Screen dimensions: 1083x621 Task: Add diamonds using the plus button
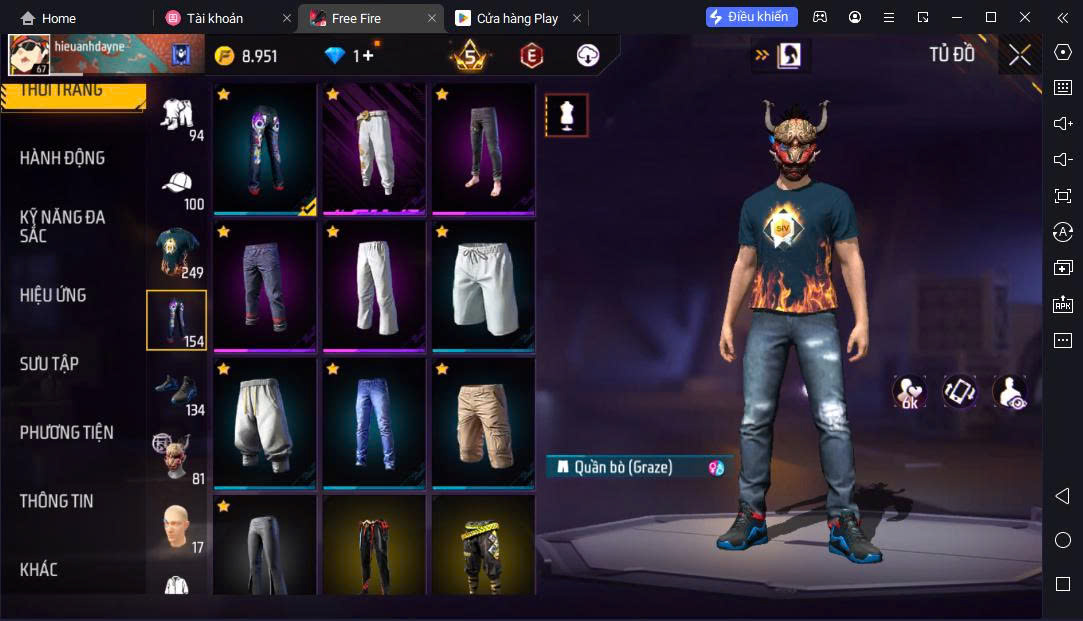[x=367, y=56]
